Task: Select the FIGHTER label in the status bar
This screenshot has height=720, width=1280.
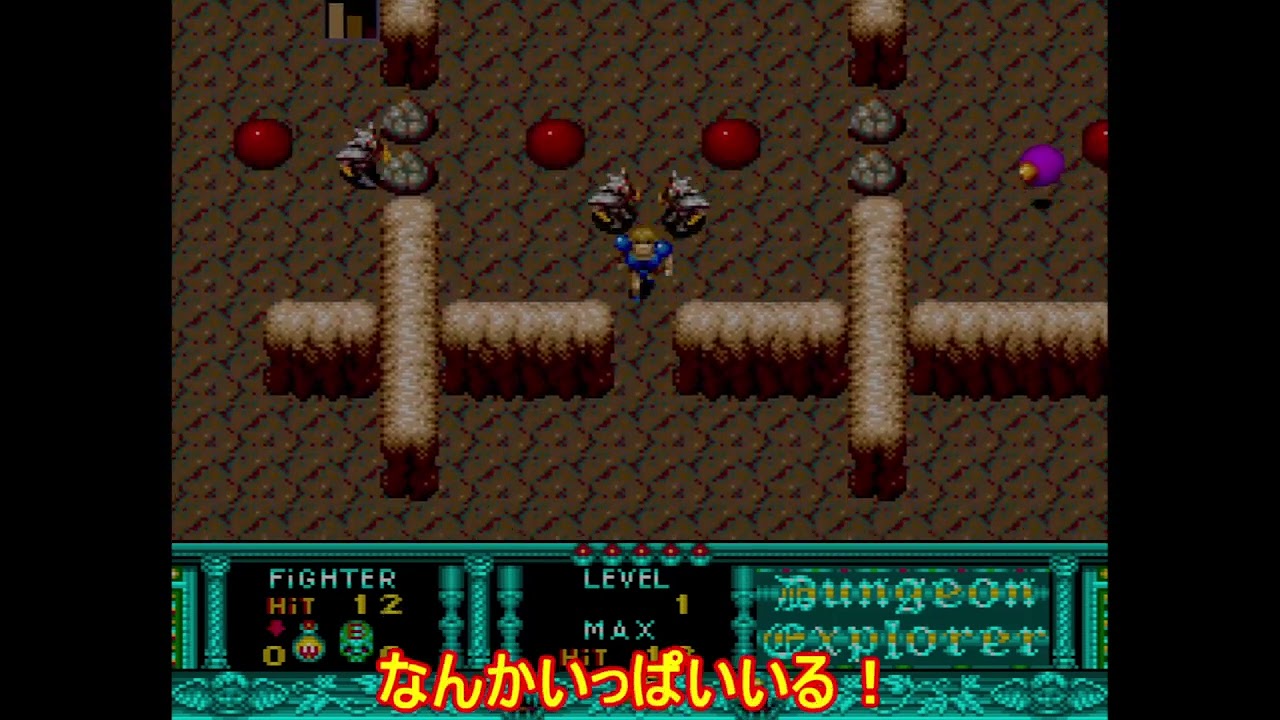Action: coord(332,580)
